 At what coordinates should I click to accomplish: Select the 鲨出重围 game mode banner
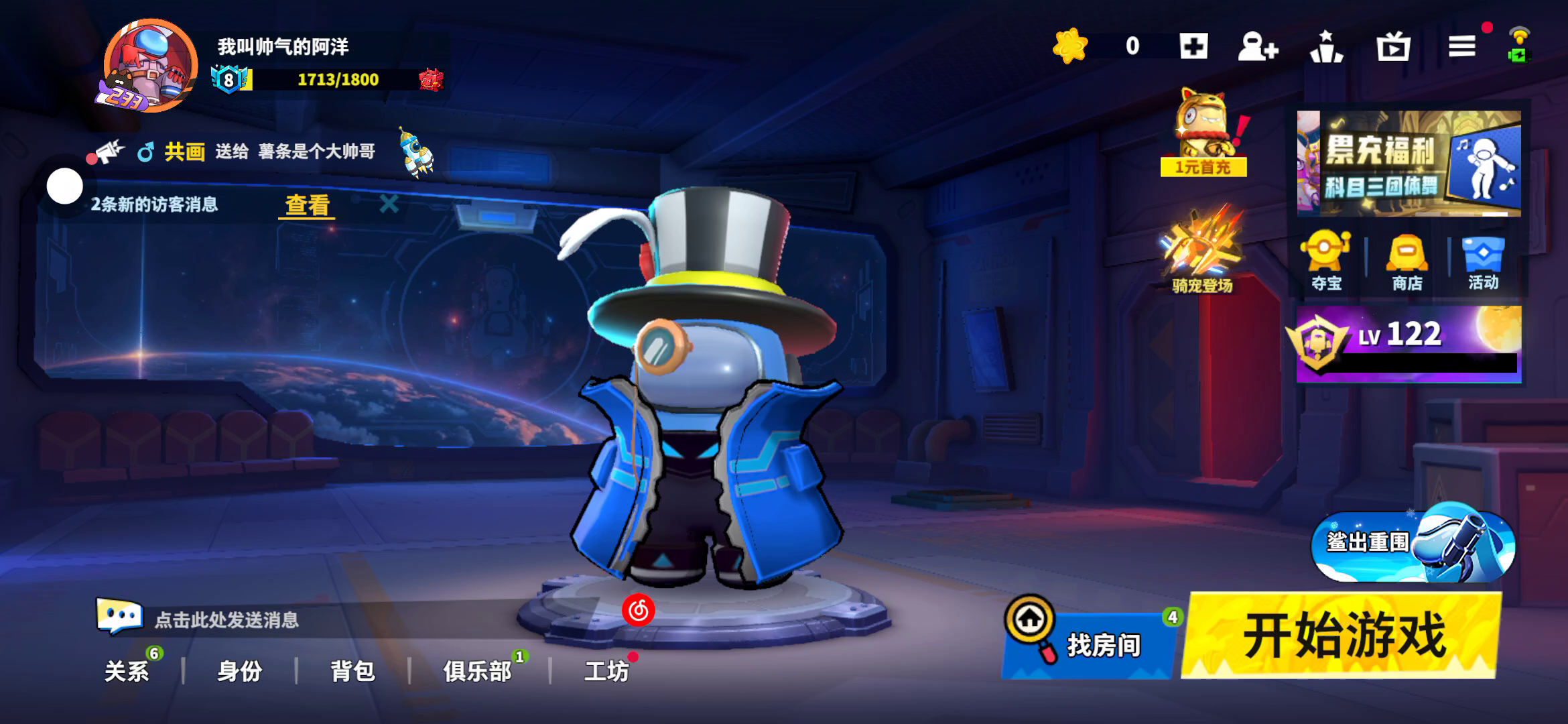[x=1413, y=544]
